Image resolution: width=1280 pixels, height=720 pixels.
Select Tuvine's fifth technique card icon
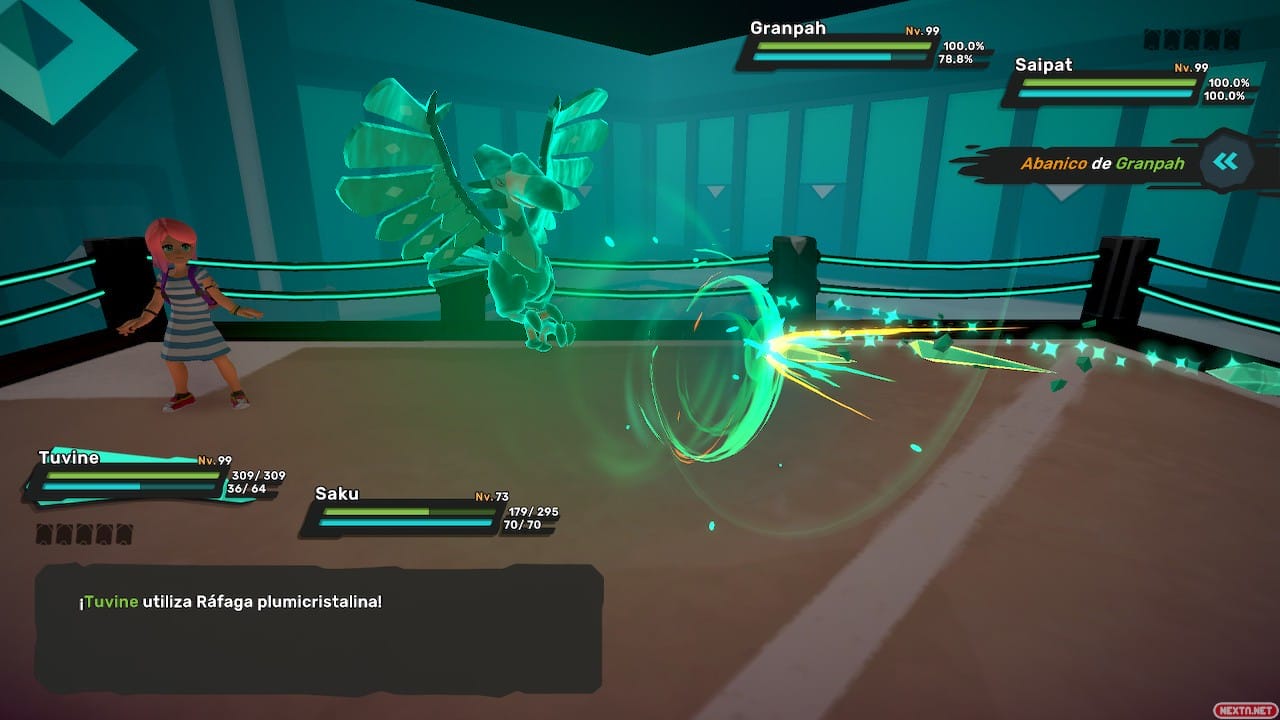click(x=125, y=534)
